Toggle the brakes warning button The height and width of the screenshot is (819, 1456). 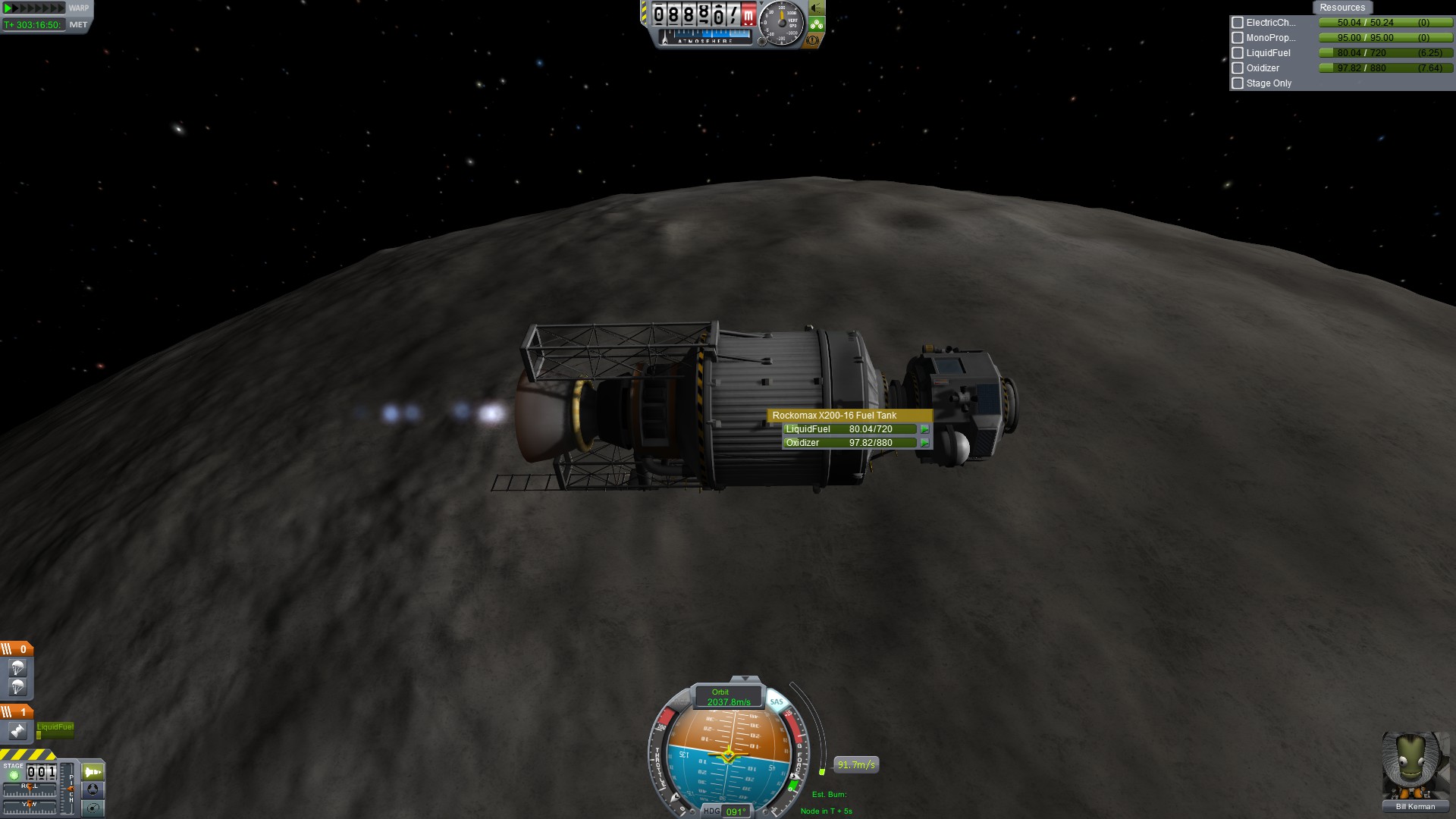tap(813, 40)
